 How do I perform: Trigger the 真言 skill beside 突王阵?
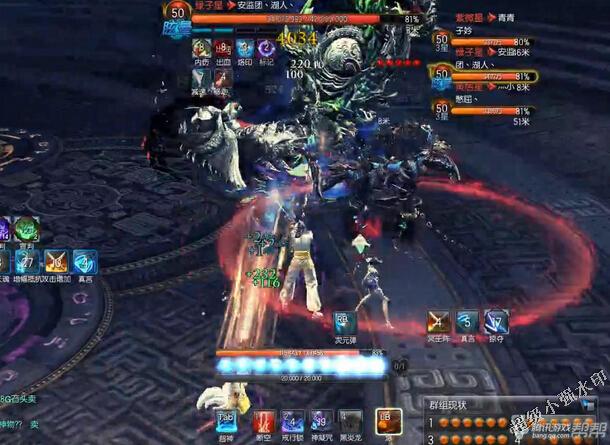coord(467,322)
